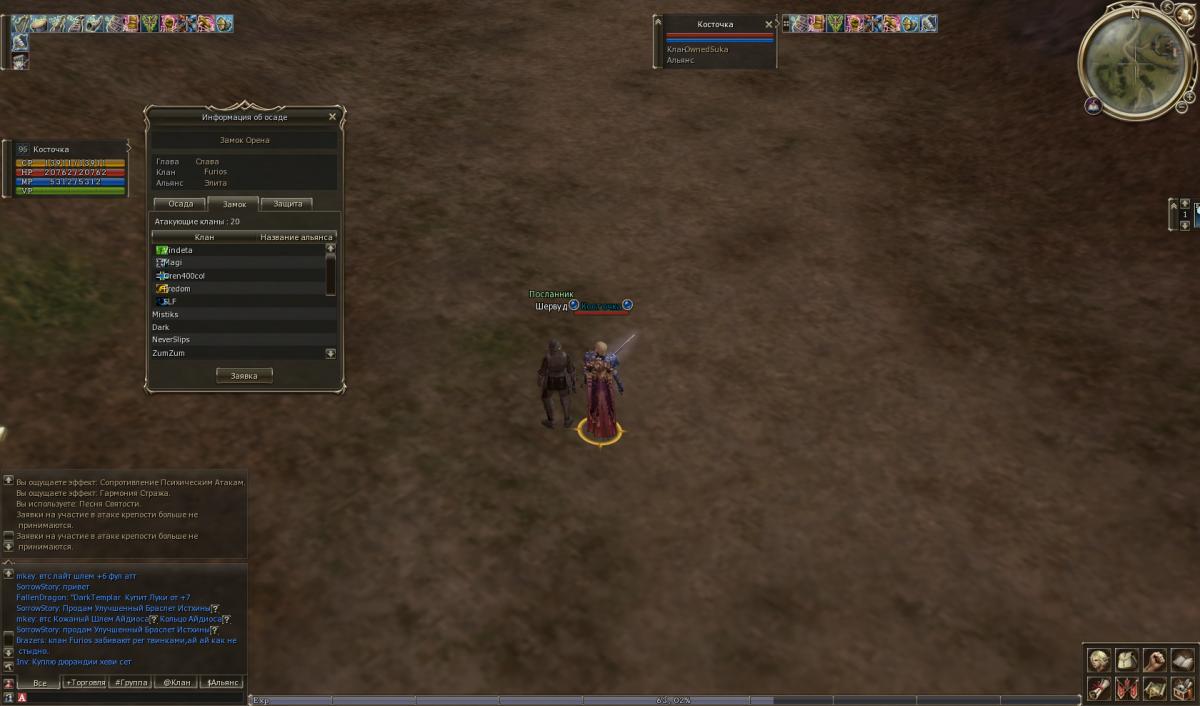Close the siege information window

333,117
